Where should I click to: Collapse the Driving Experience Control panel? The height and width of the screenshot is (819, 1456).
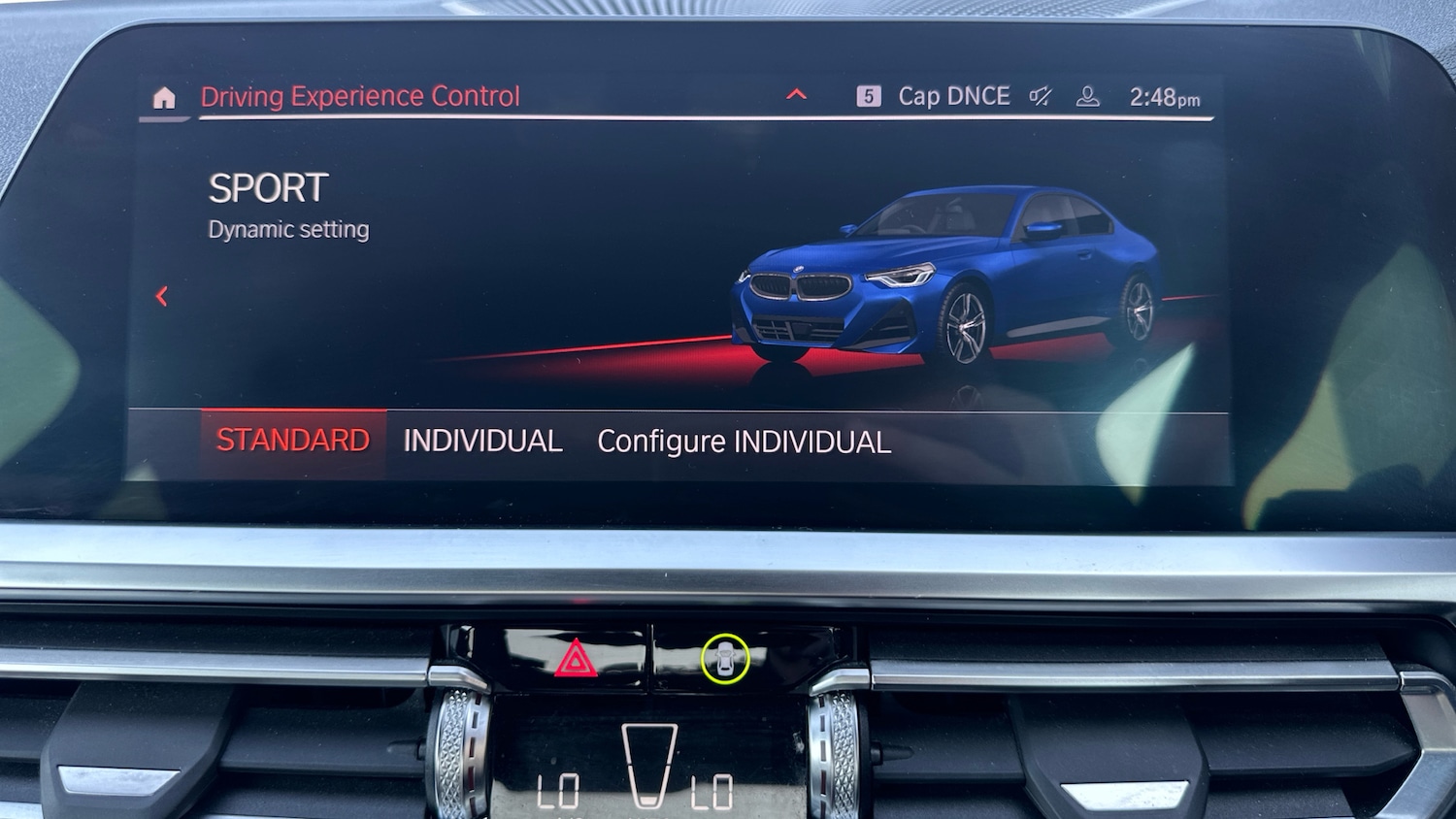tap(797, 94)
